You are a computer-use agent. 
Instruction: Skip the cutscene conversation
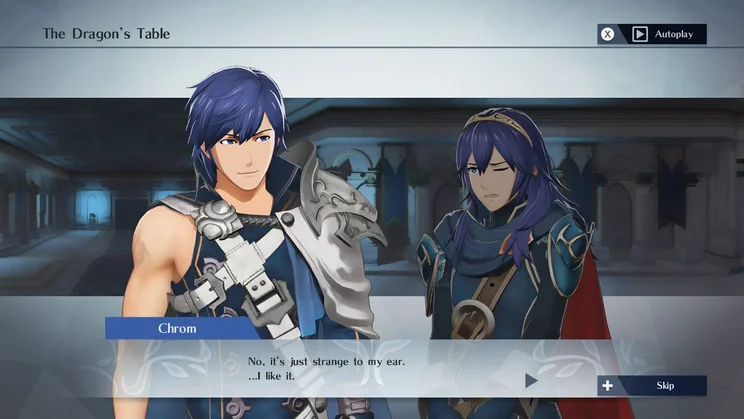click(x=652, y=385)
